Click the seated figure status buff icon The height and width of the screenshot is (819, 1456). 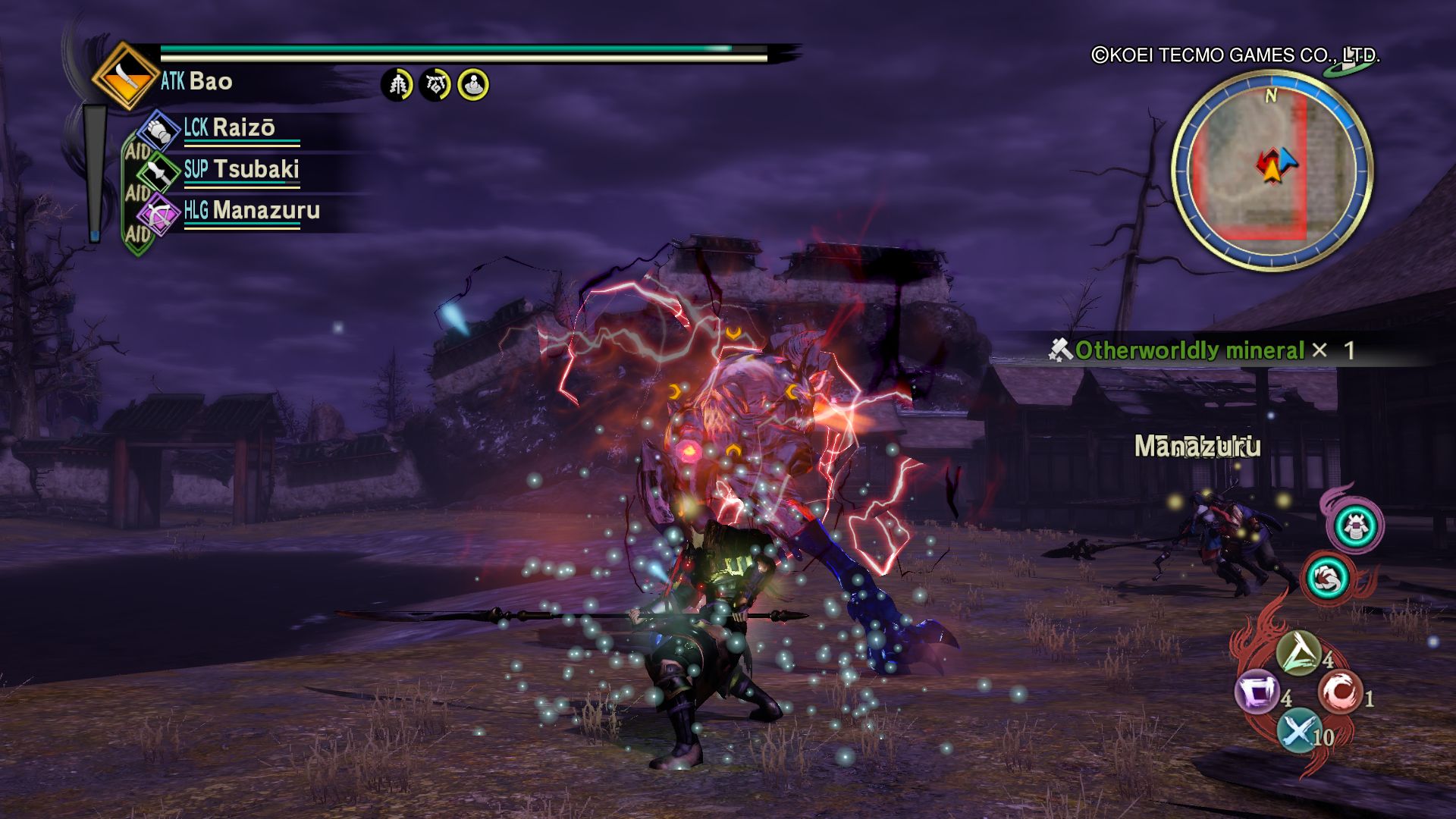pos(473,85)
